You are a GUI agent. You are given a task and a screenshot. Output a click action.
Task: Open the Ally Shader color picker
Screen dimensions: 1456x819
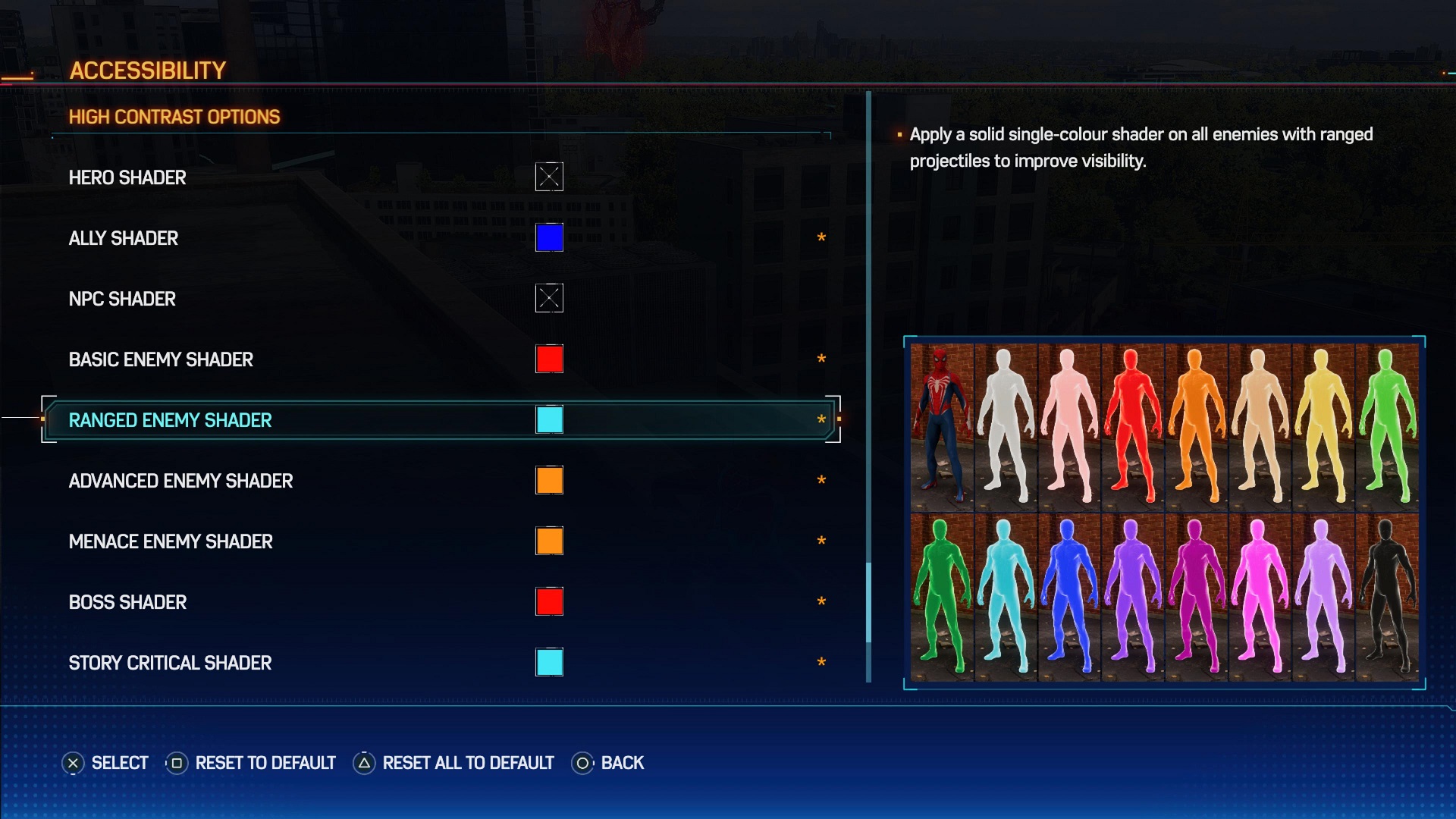pyautogui.click(x=550, y=237)
